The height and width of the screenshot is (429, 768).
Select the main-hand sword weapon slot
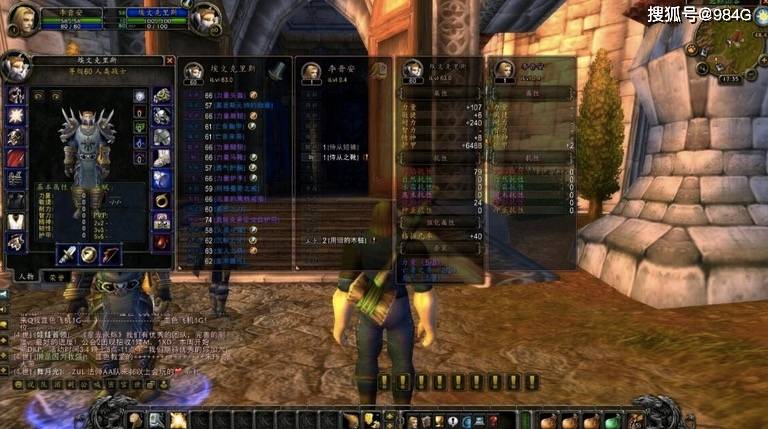[68, 253]
